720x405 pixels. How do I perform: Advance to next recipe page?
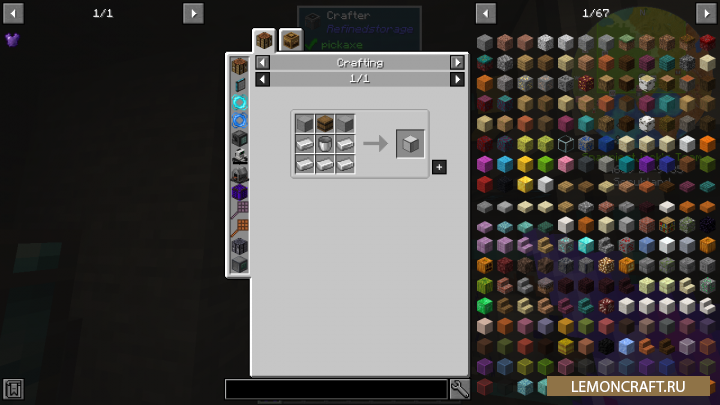point(457,78)
